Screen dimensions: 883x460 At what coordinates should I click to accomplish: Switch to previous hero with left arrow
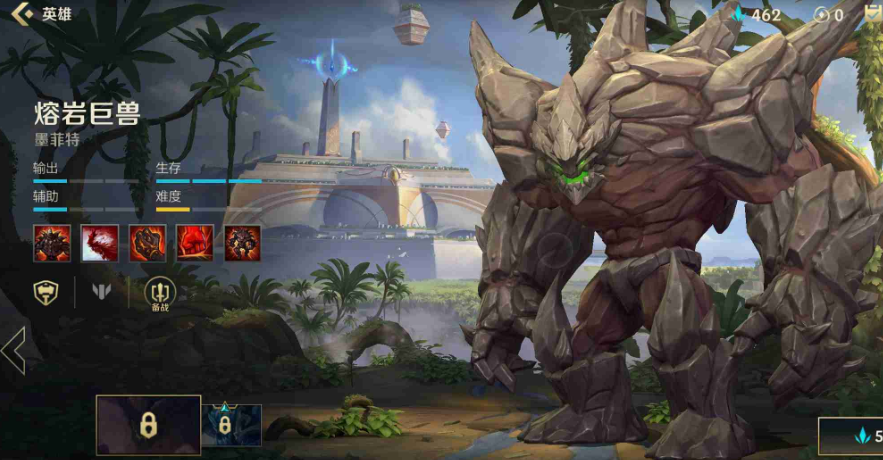coord(13,350)
